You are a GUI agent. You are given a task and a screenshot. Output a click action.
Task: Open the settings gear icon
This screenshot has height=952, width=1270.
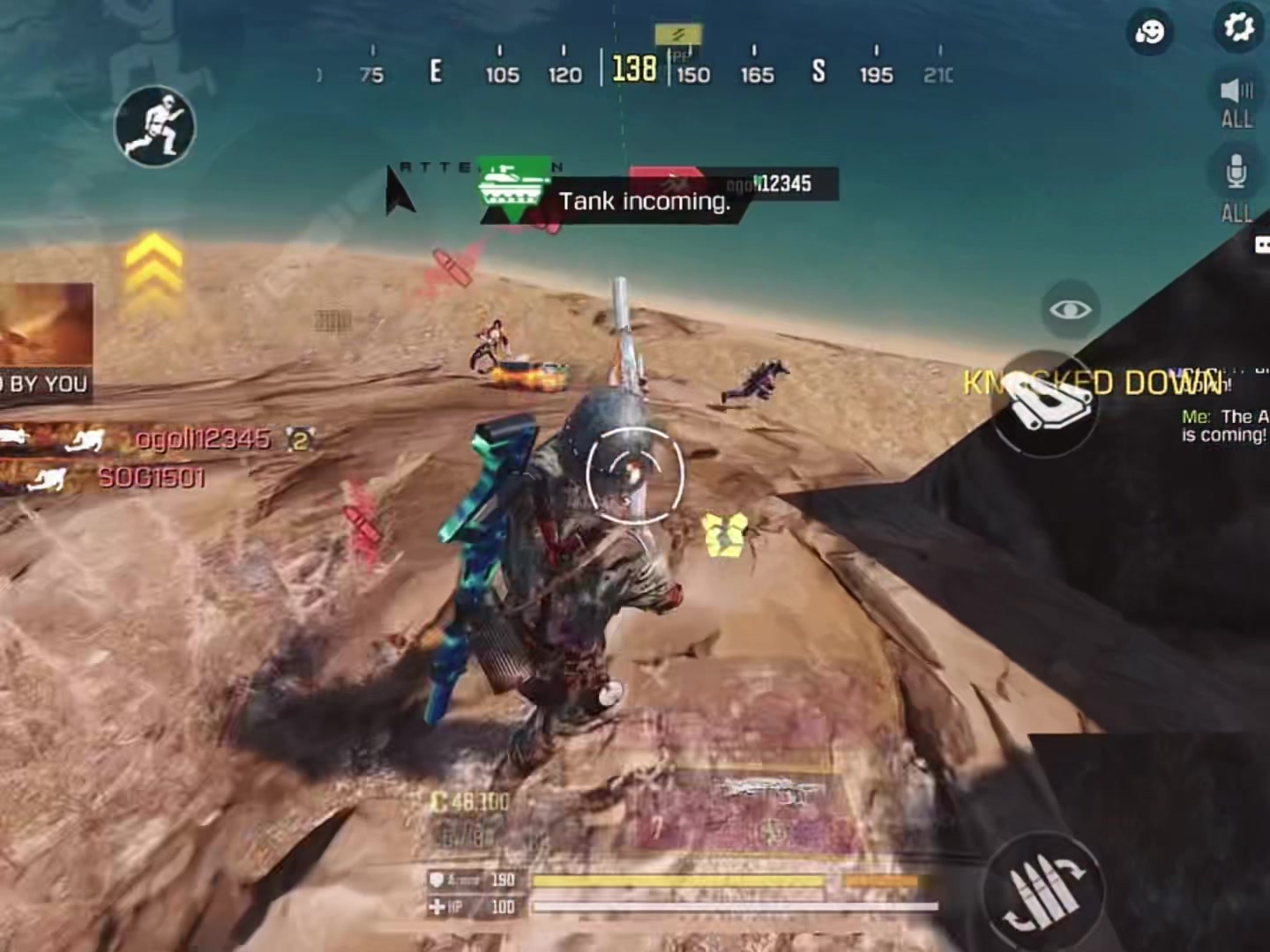click(x=1239, y=28)
